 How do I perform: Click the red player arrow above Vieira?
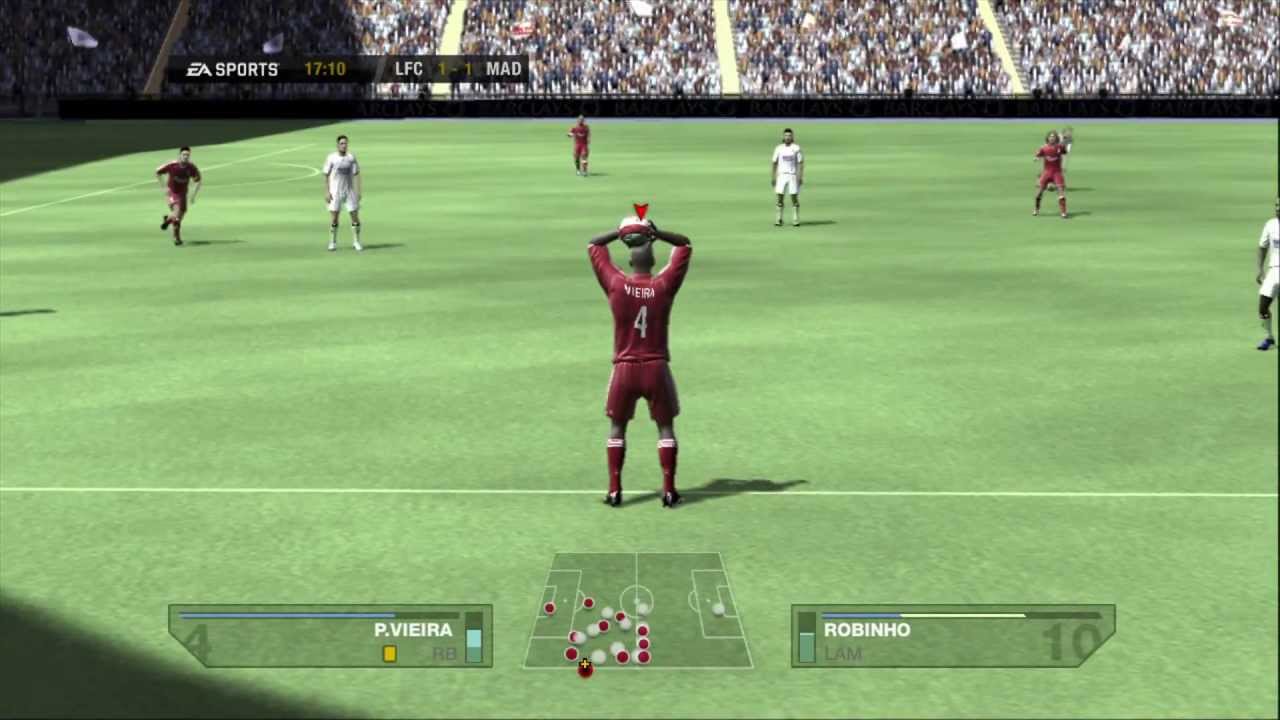[x=641, y=210]
